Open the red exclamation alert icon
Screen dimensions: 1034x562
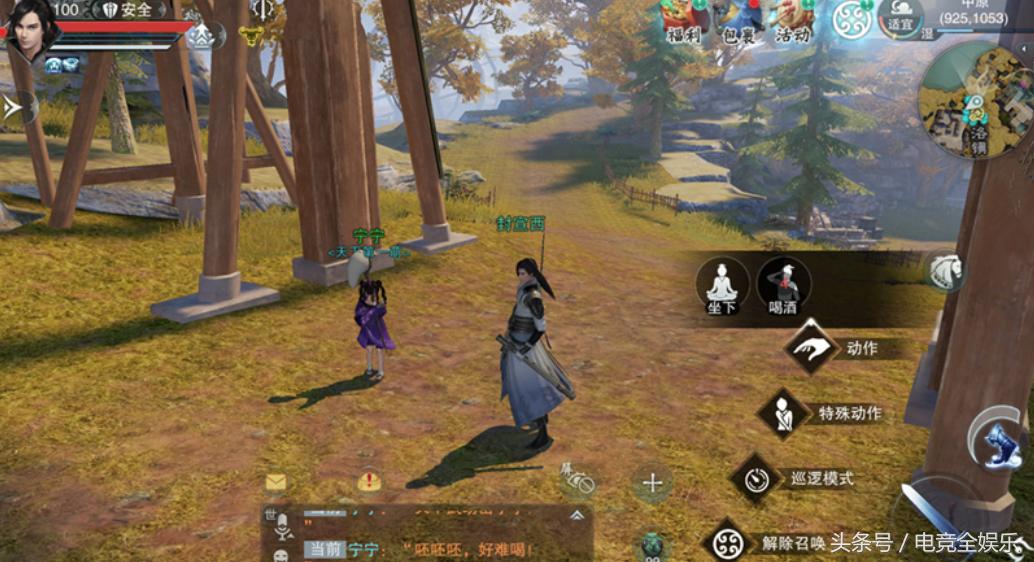click(369, 482)
